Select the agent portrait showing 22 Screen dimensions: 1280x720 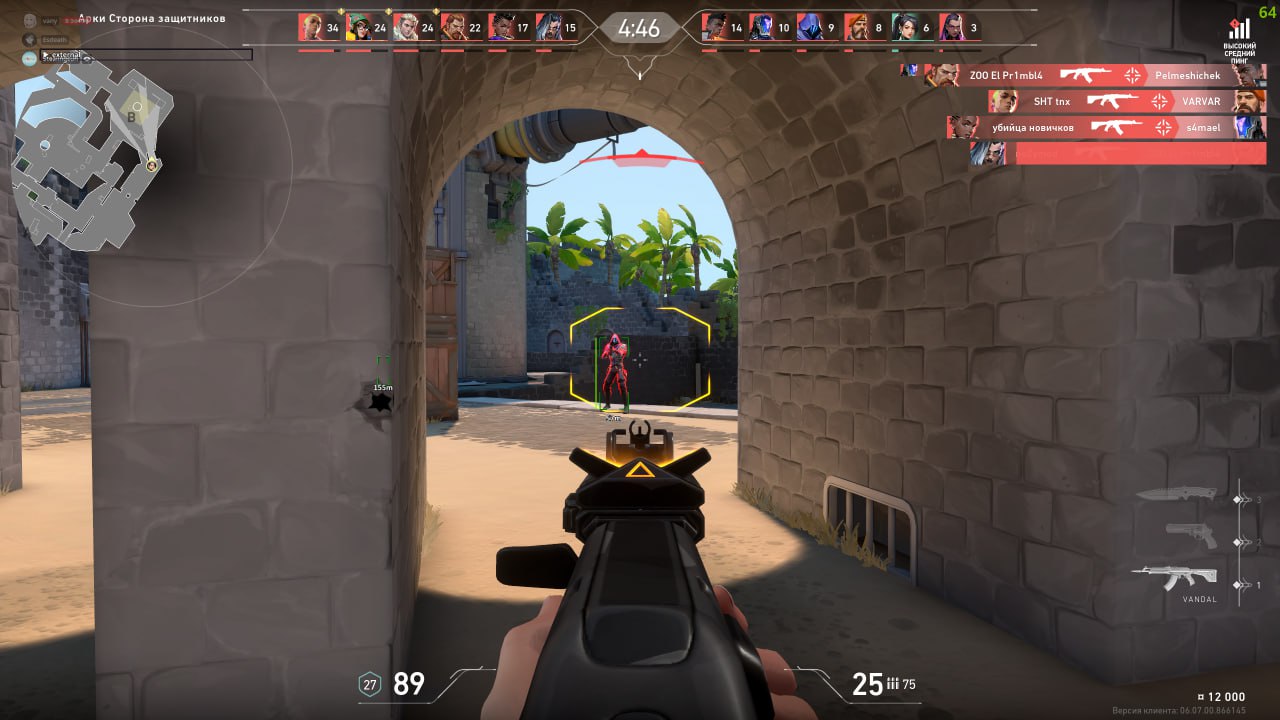coord(453,28)
